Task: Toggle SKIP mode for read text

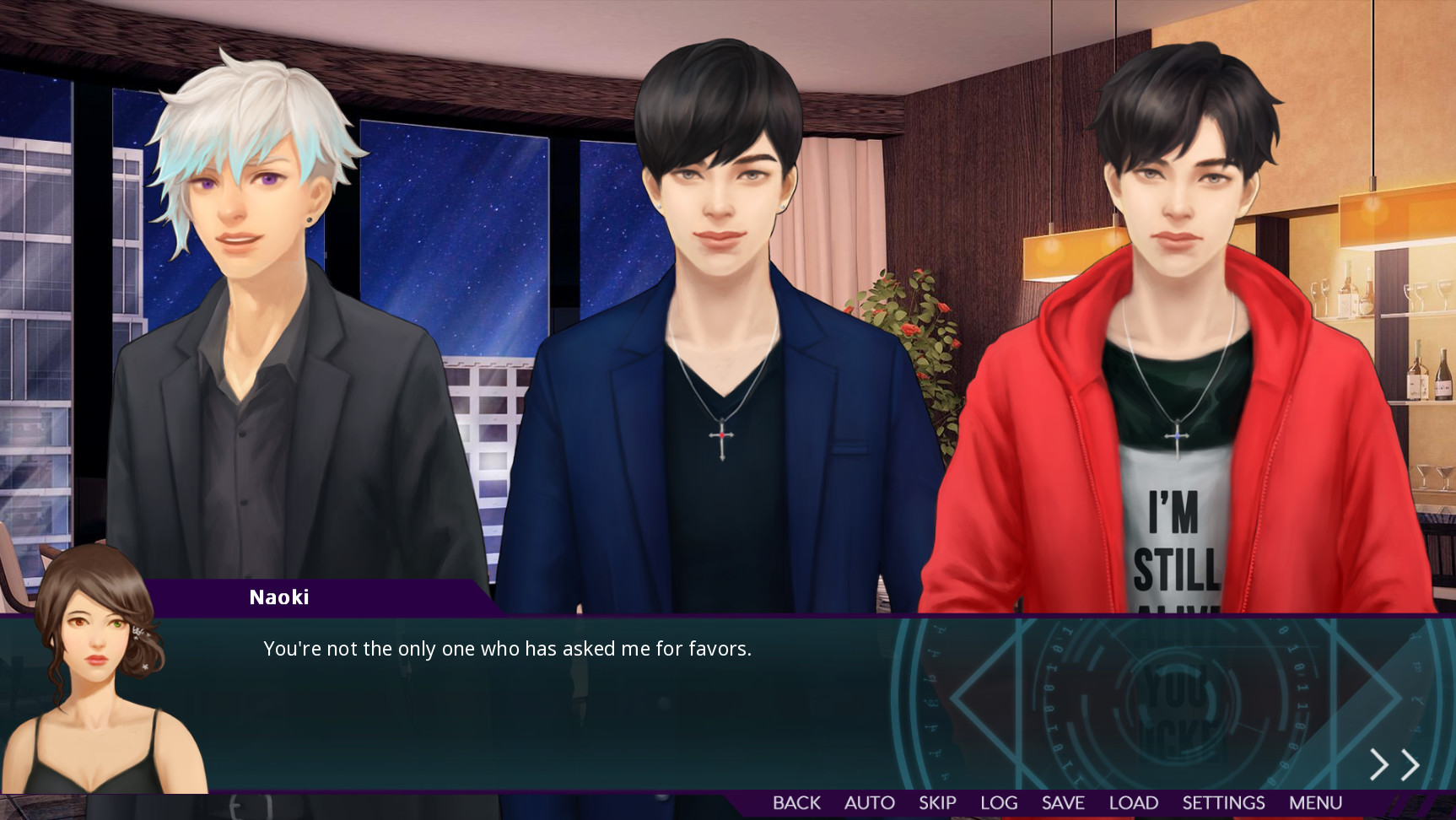Action: point(938,802)
